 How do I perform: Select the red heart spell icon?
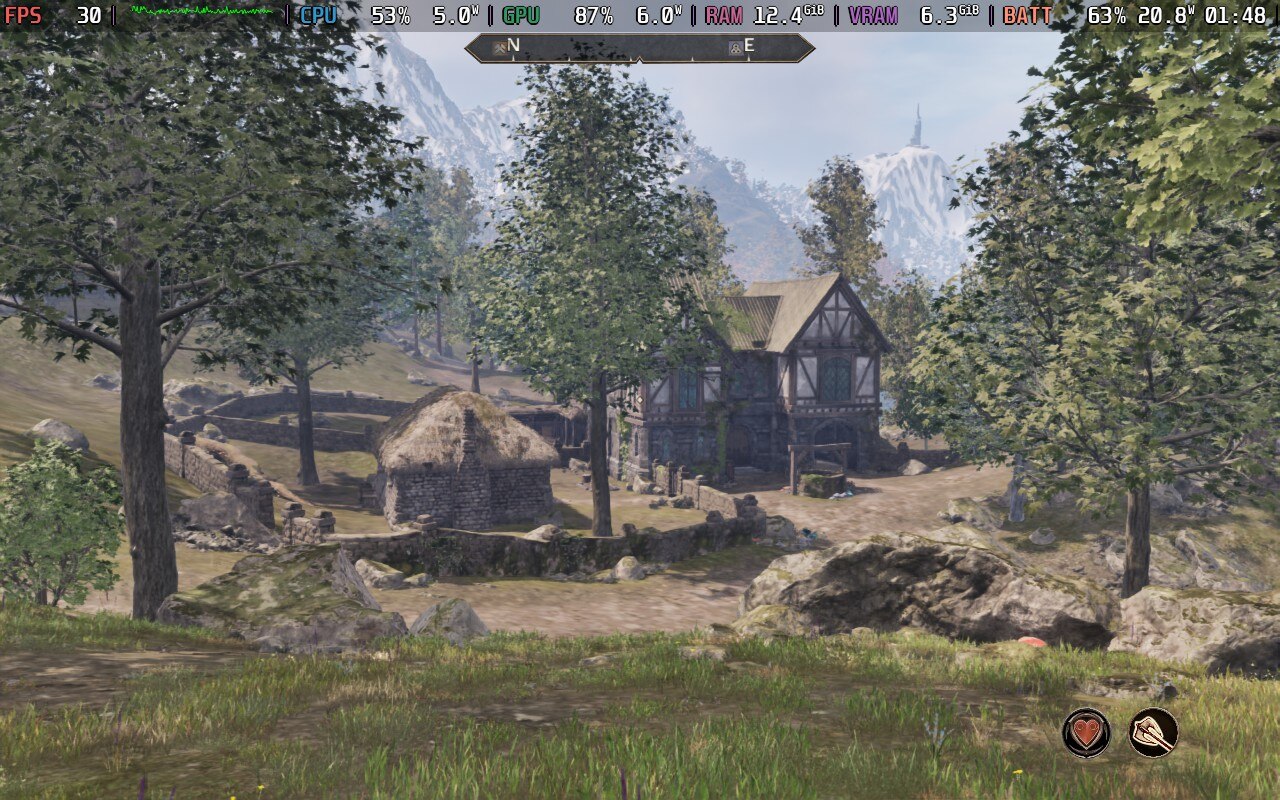pos(1086,732)
